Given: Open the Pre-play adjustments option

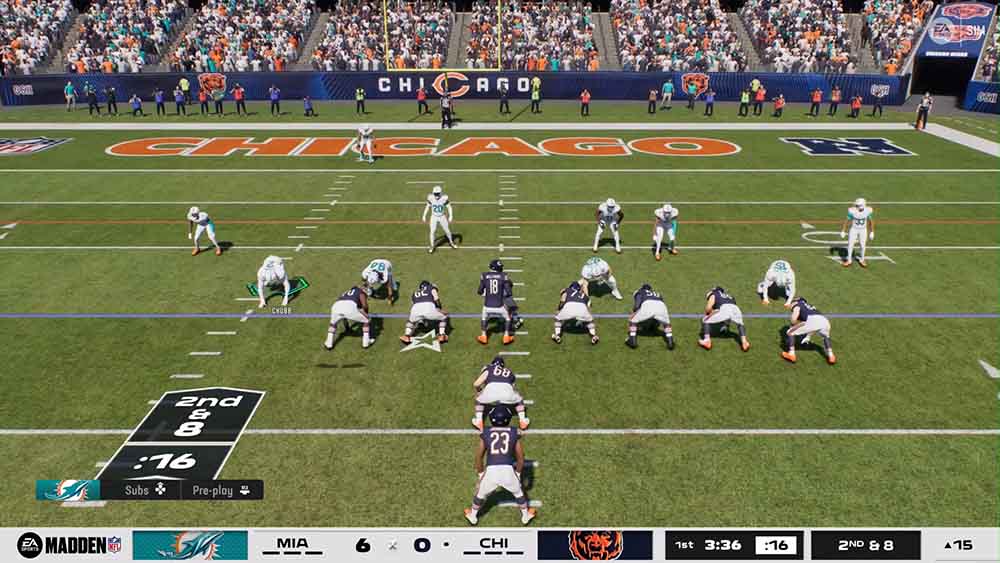Looking at the screenshot, I should pyautogui.click(x=222, y=490).
